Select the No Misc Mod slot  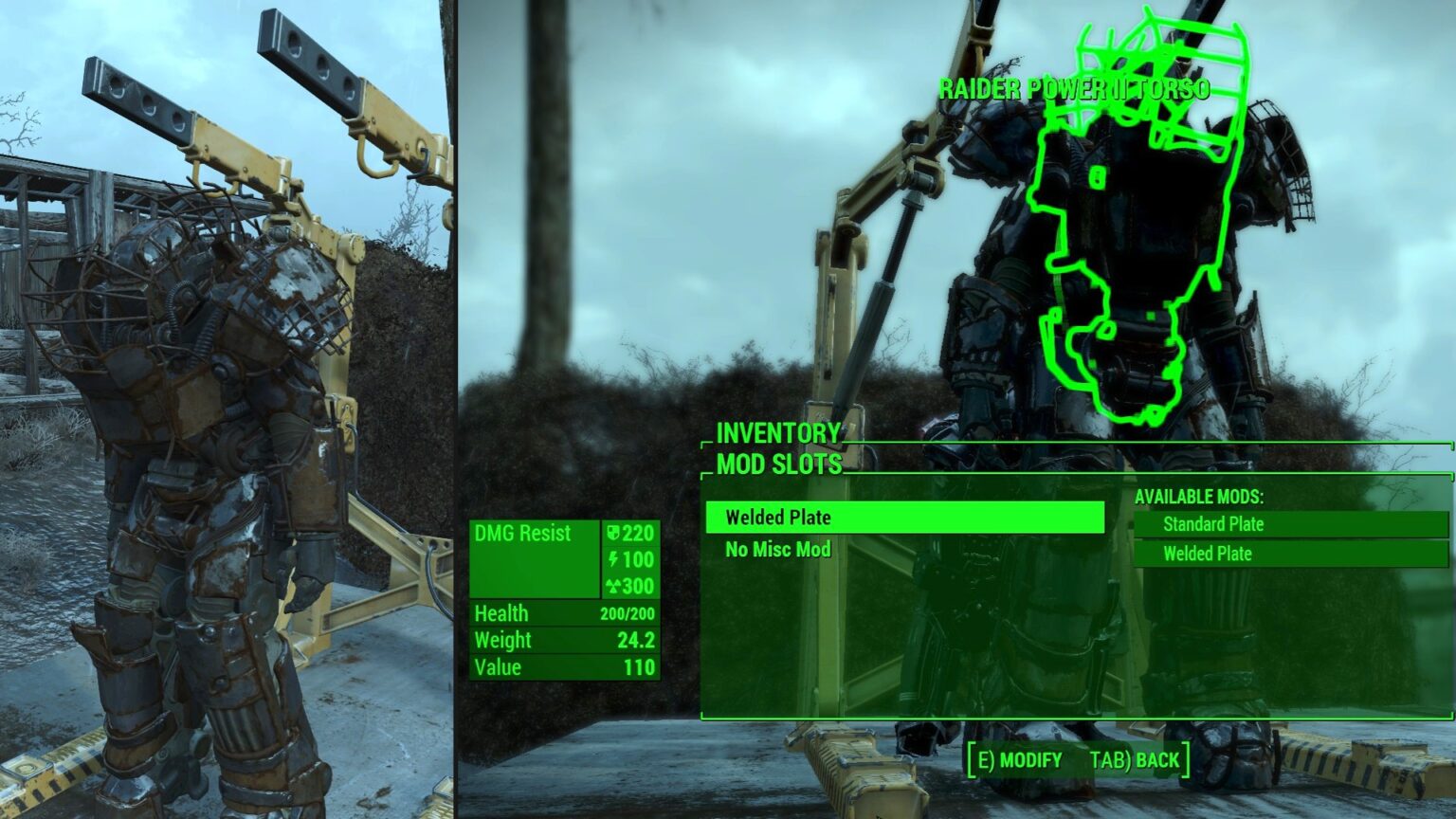(778, 550)
